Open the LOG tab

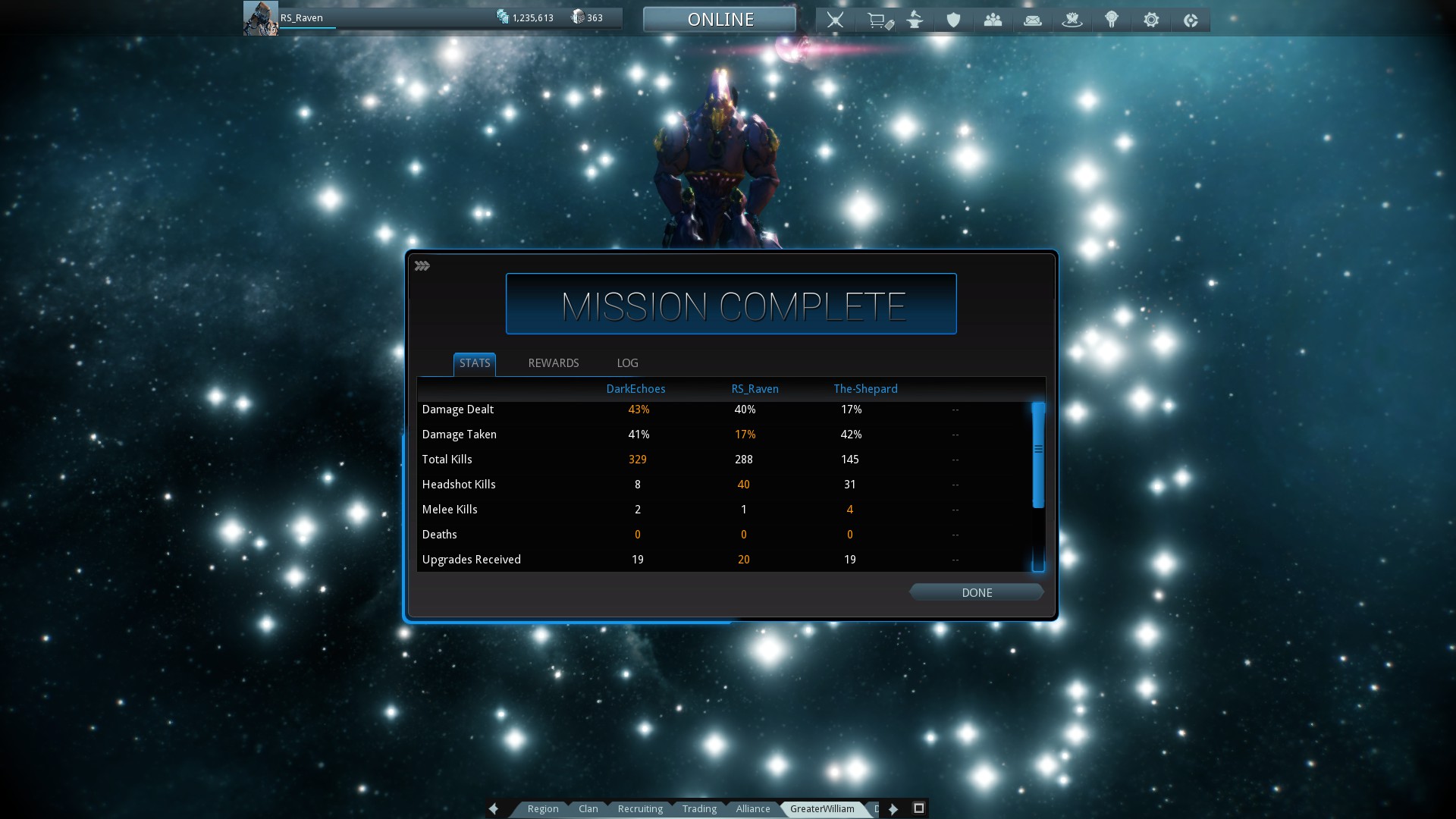point(627,363)
